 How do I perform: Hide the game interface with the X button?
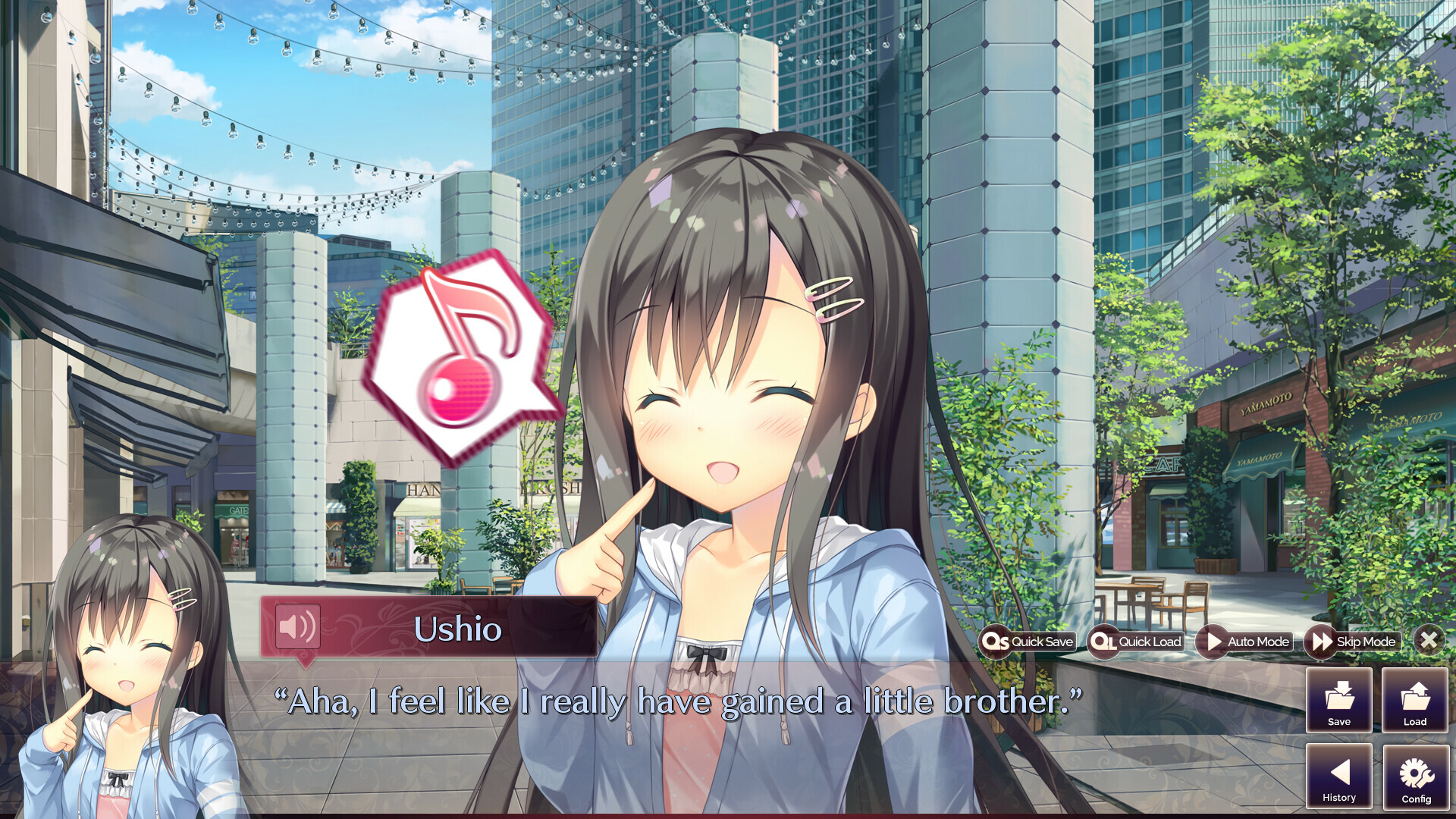coord(1429,641)
